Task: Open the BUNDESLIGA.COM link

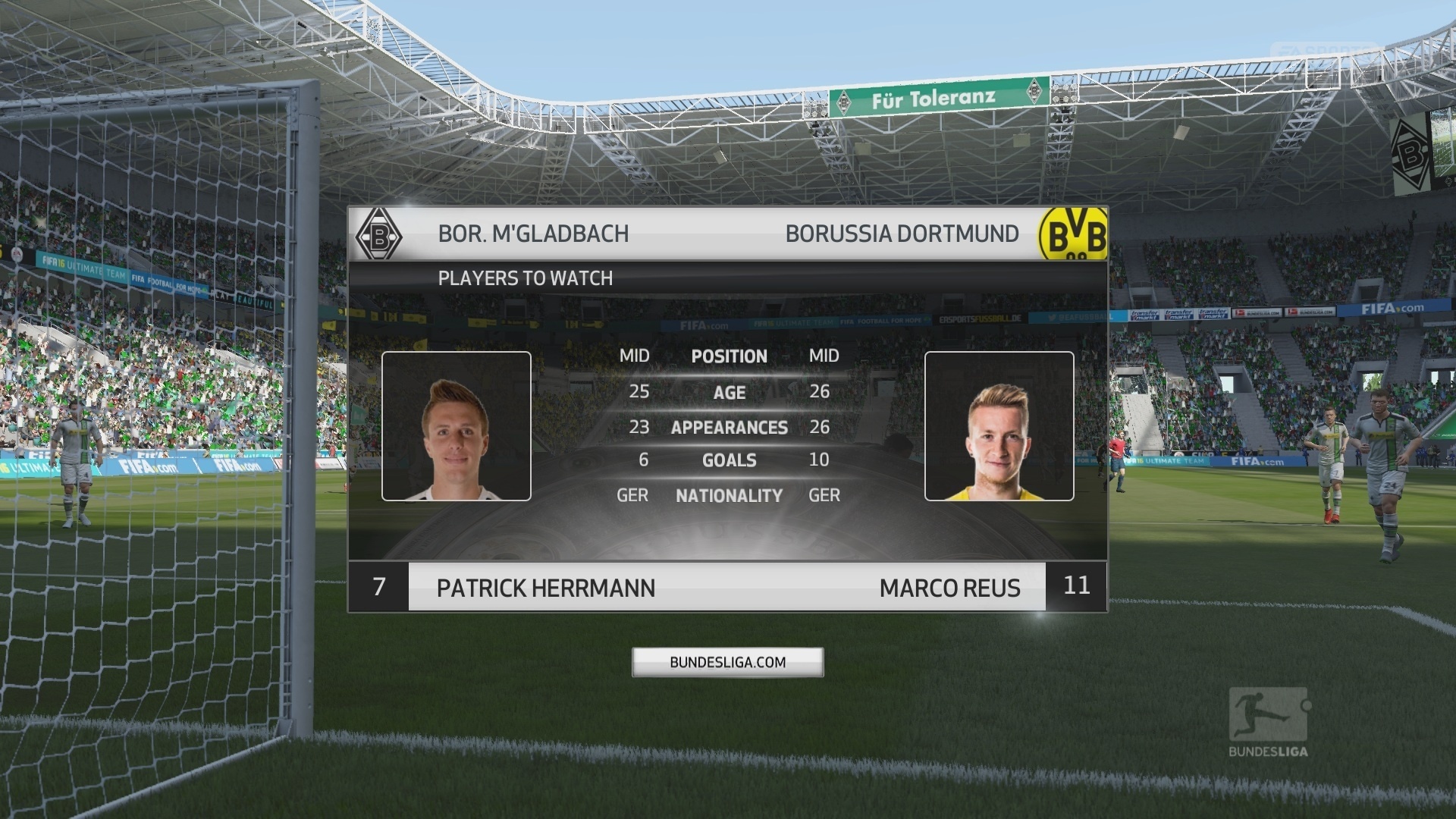Action: (x=727, y=661)
